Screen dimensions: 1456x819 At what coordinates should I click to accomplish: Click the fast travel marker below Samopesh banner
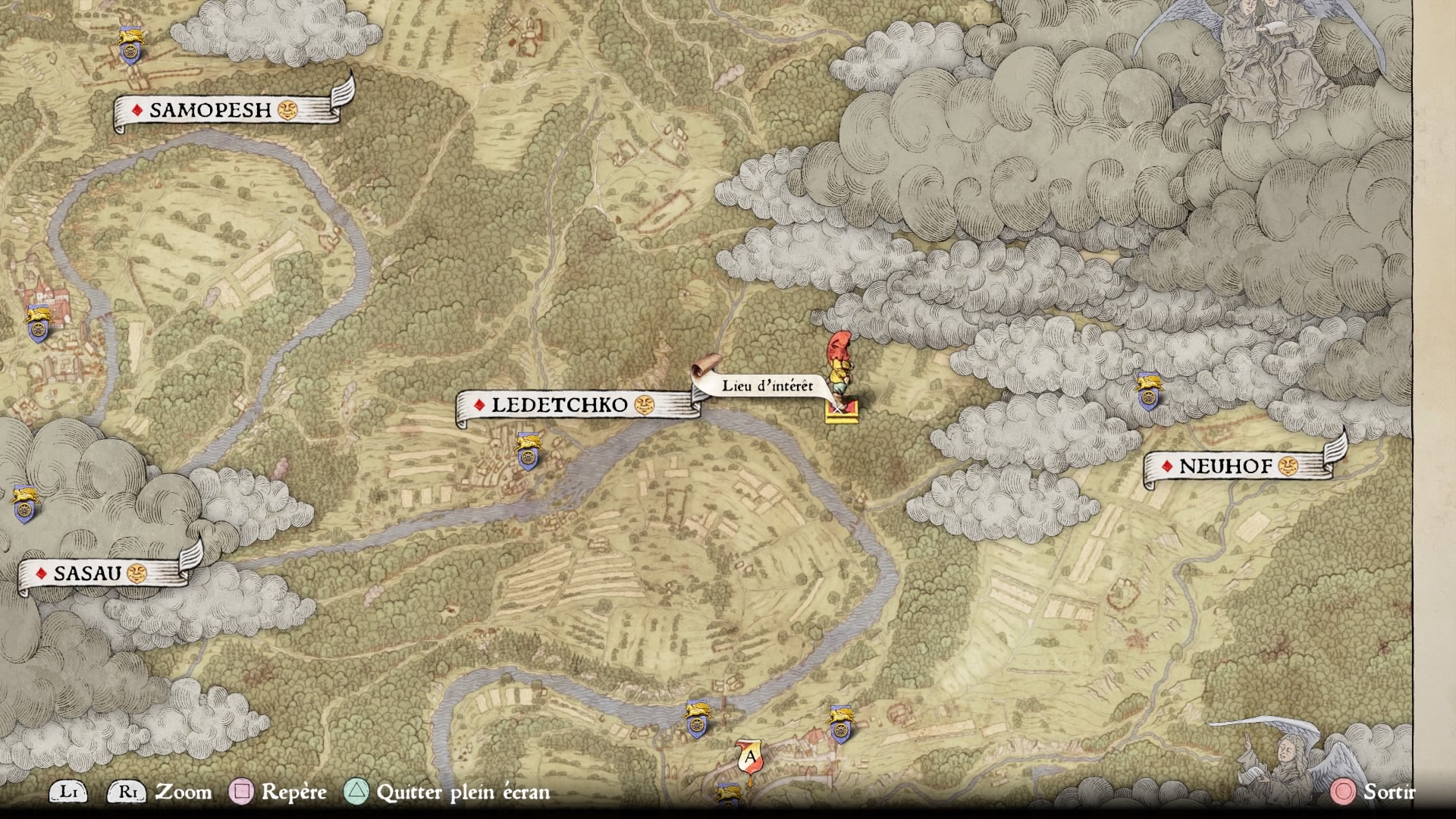click(130, 52)
